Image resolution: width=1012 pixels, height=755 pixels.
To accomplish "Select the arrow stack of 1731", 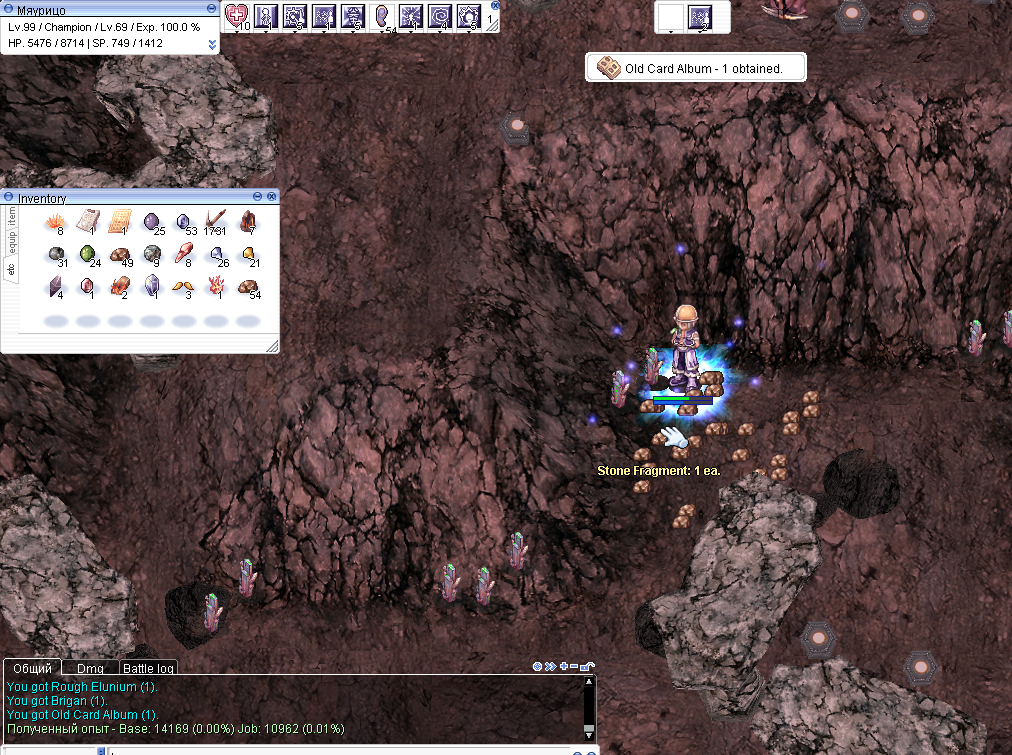I will pos(215,220).
